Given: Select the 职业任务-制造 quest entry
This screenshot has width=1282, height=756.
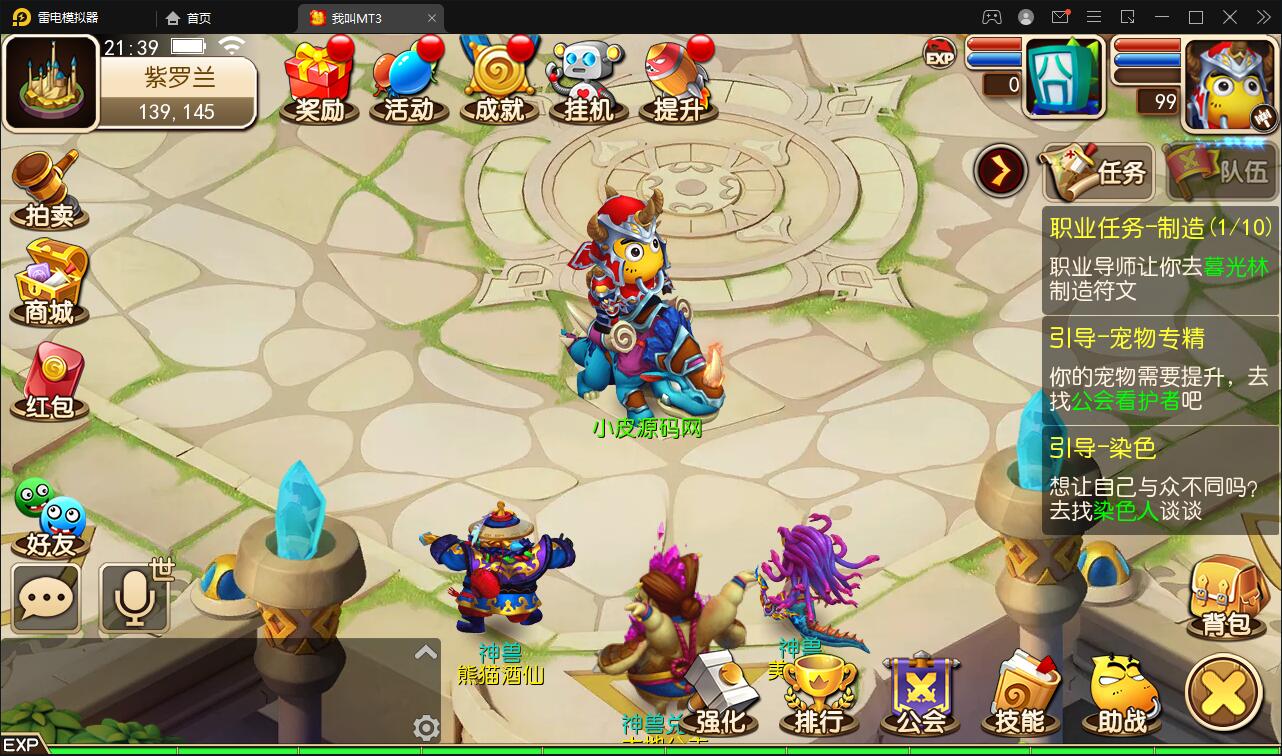Looking at the screenshot, I should [1160, 259].
